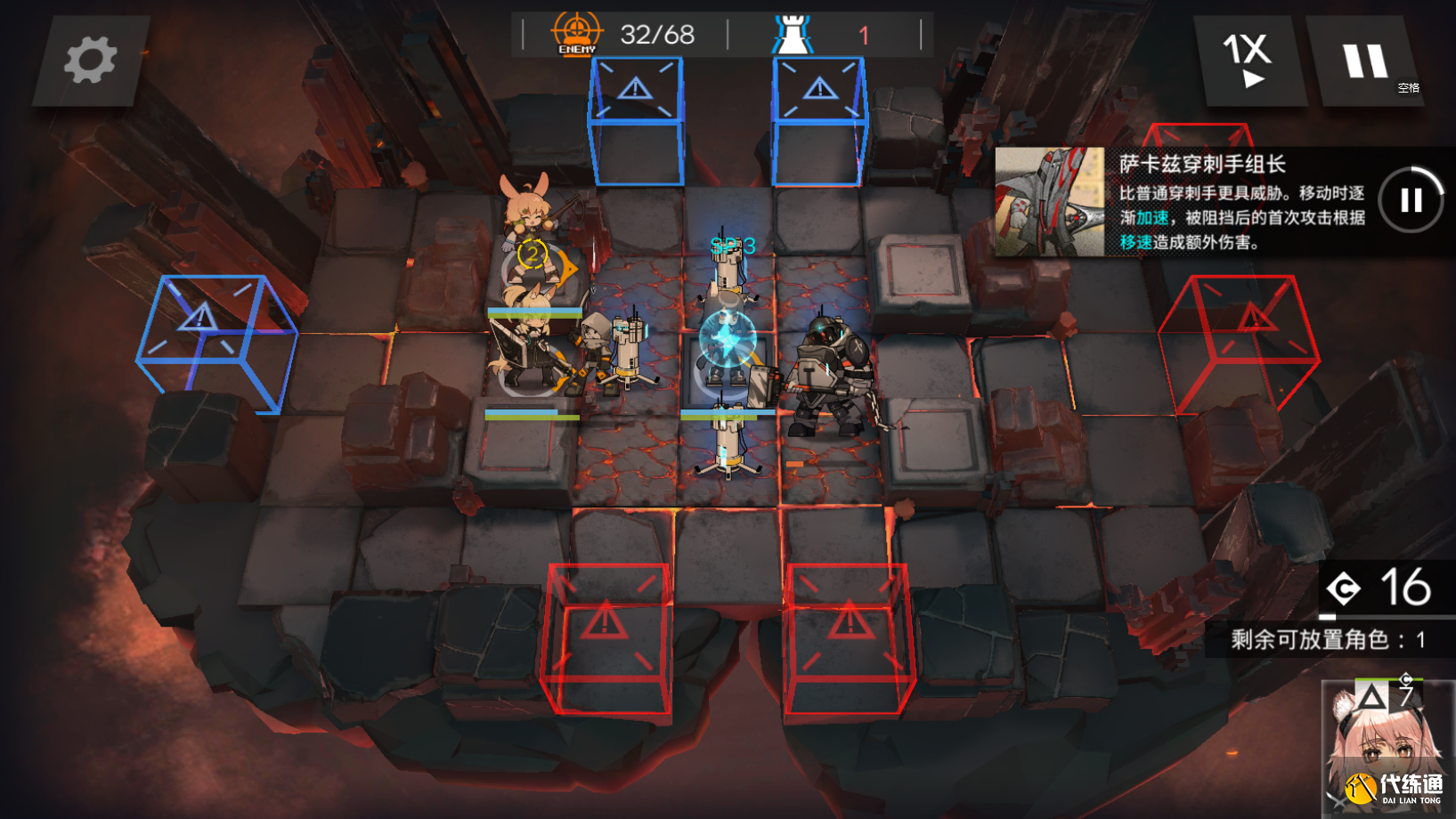Open the gear settings menu
Image resolution: width=1456 pixels, height=819 pixels.
point(90,61)
